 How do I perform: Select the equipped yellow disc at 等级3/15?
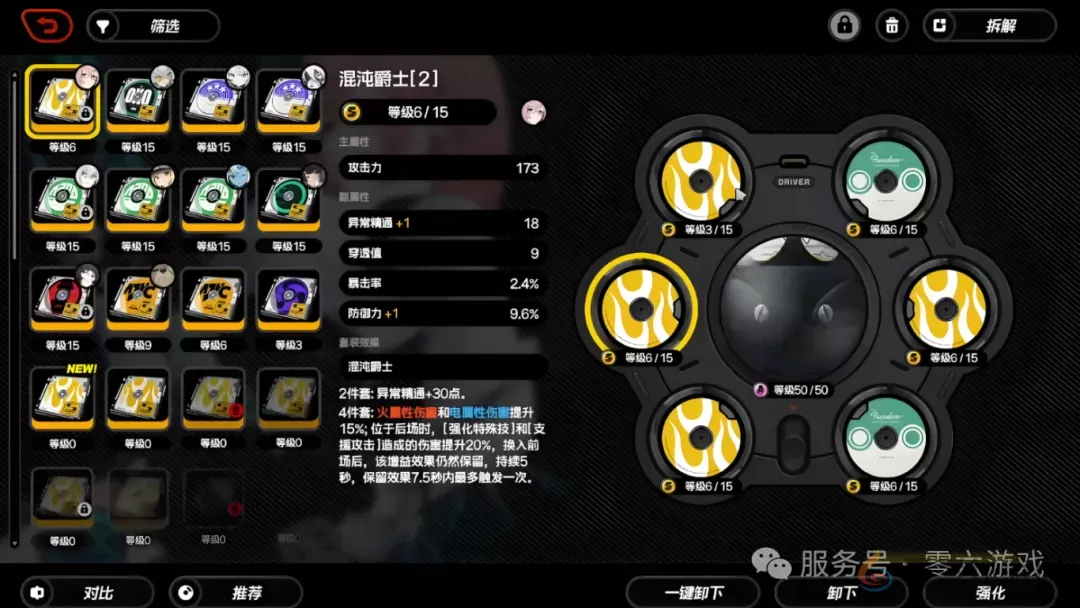click(701, 181)
